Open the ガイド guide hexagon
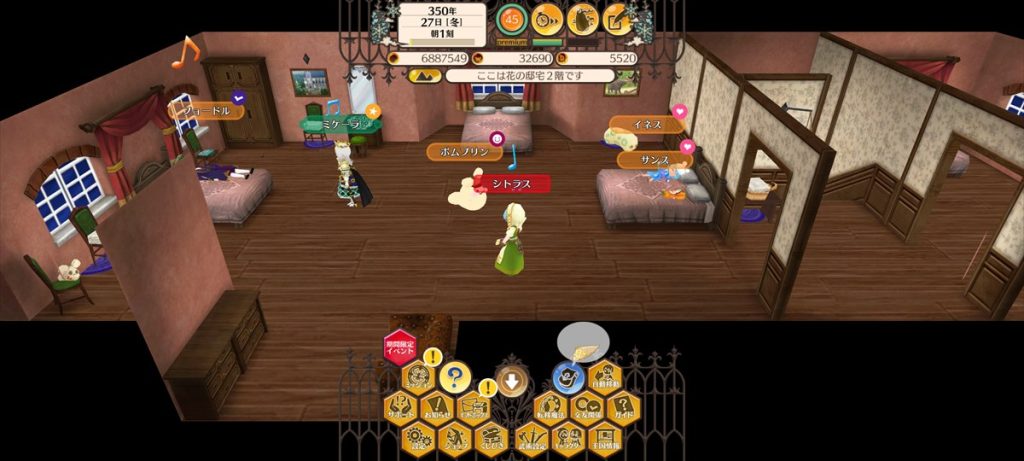The image size is (1024, 461). (x=622, y=407)
